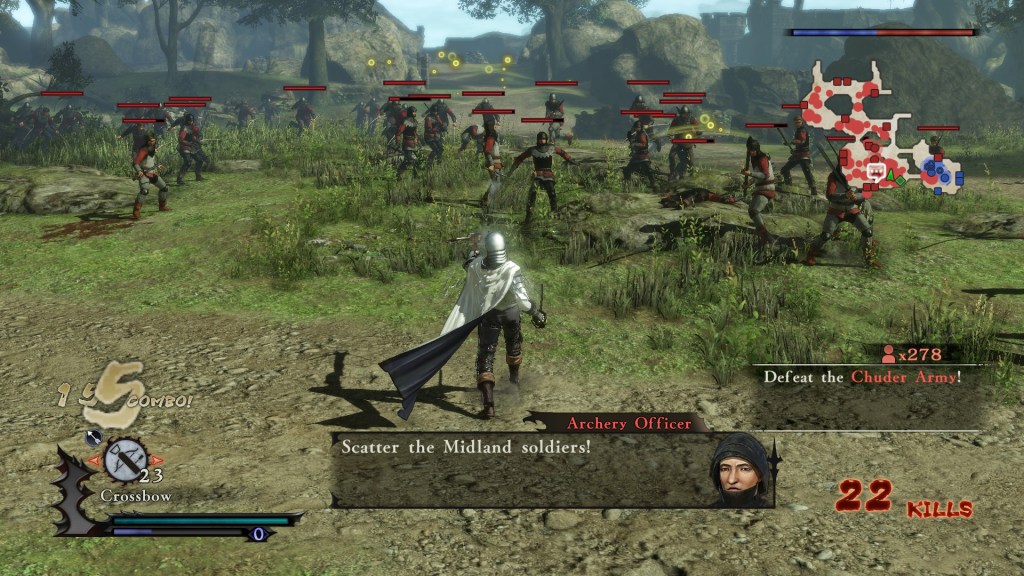Click the battlefield minimap
The height and width of the screenshot is (576, 1024).
878,130
